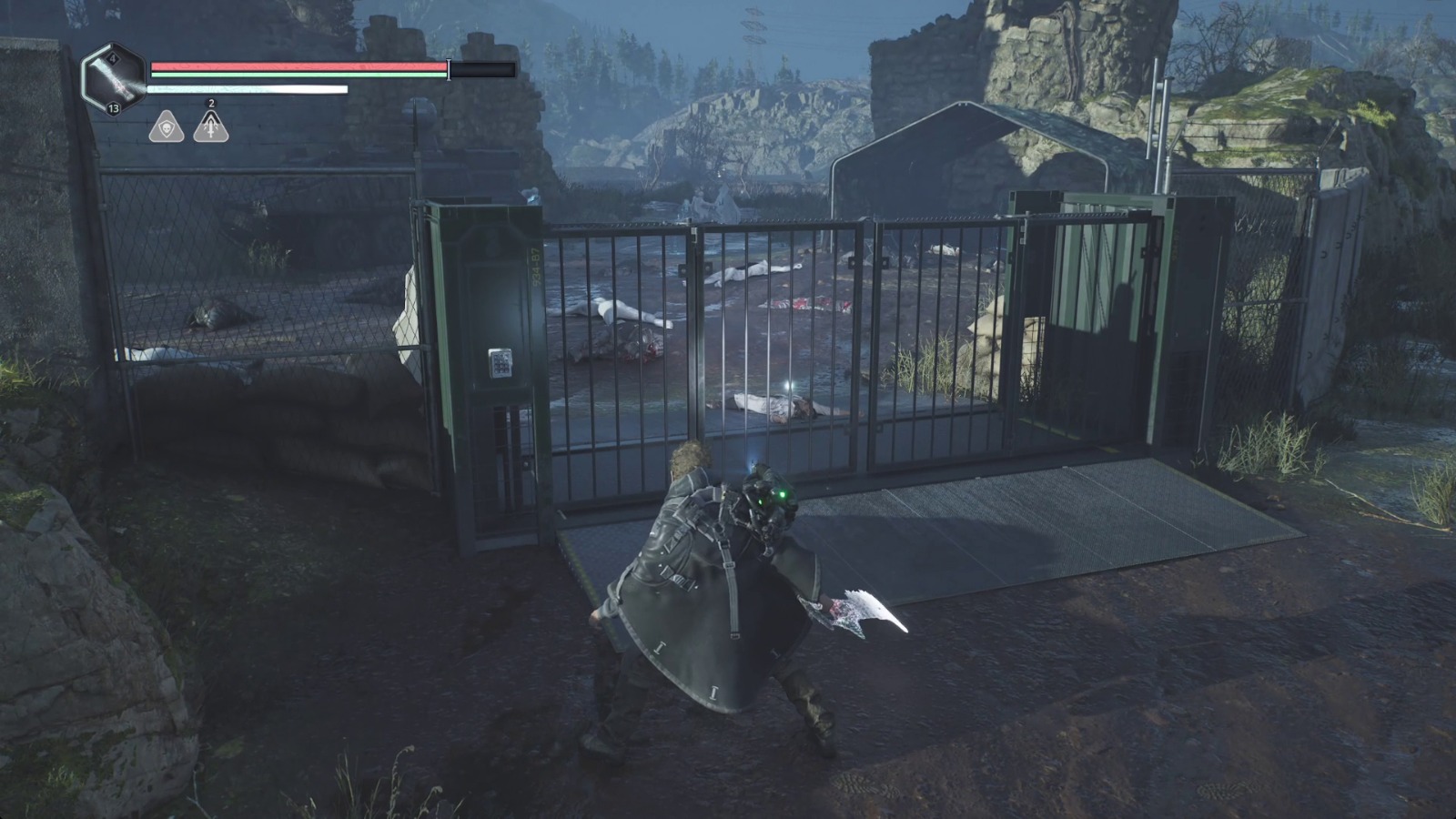Click the weapon mod buff icon with counter 2
This screenshot has width=1456, height=819.
[211, 127]
